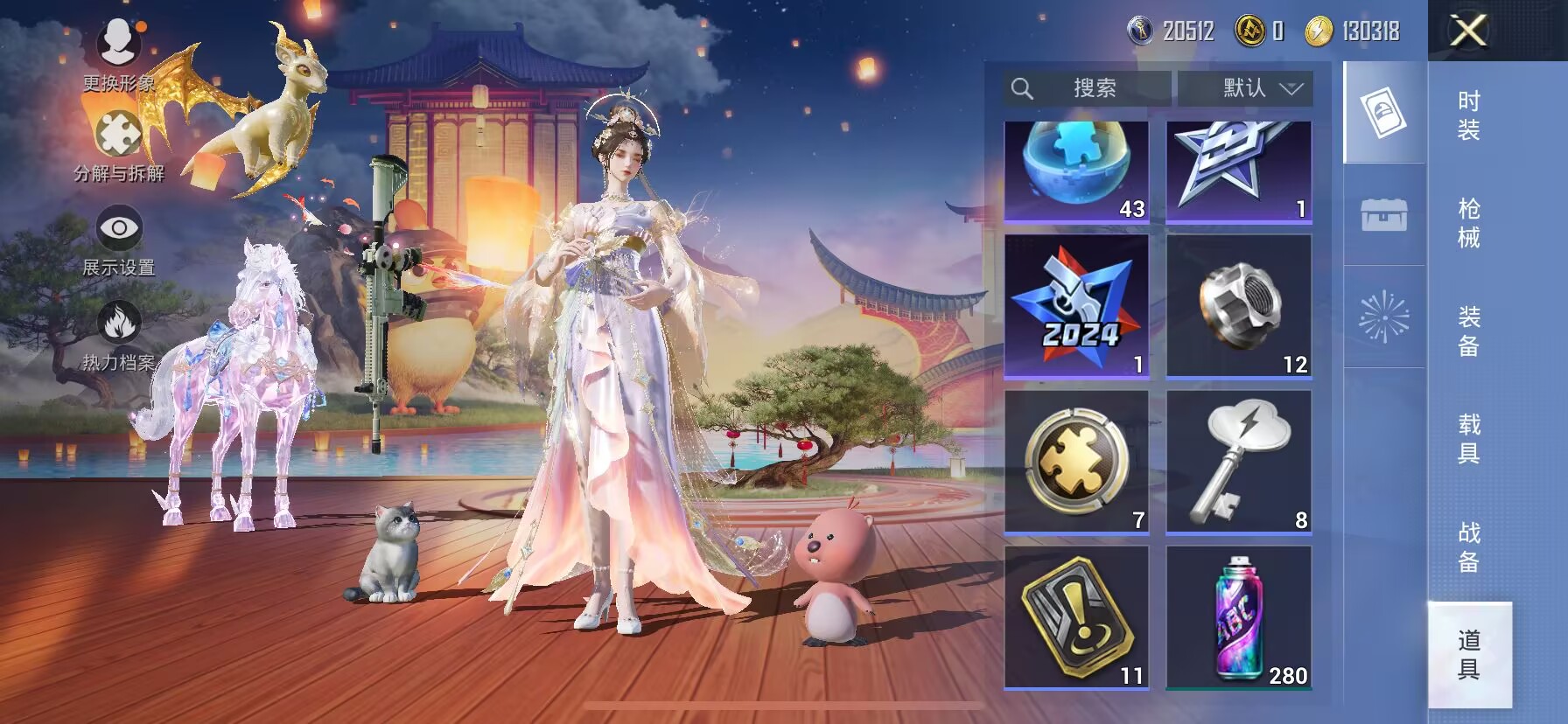Select the 道具 items tab

click(x=1468, y=654)
